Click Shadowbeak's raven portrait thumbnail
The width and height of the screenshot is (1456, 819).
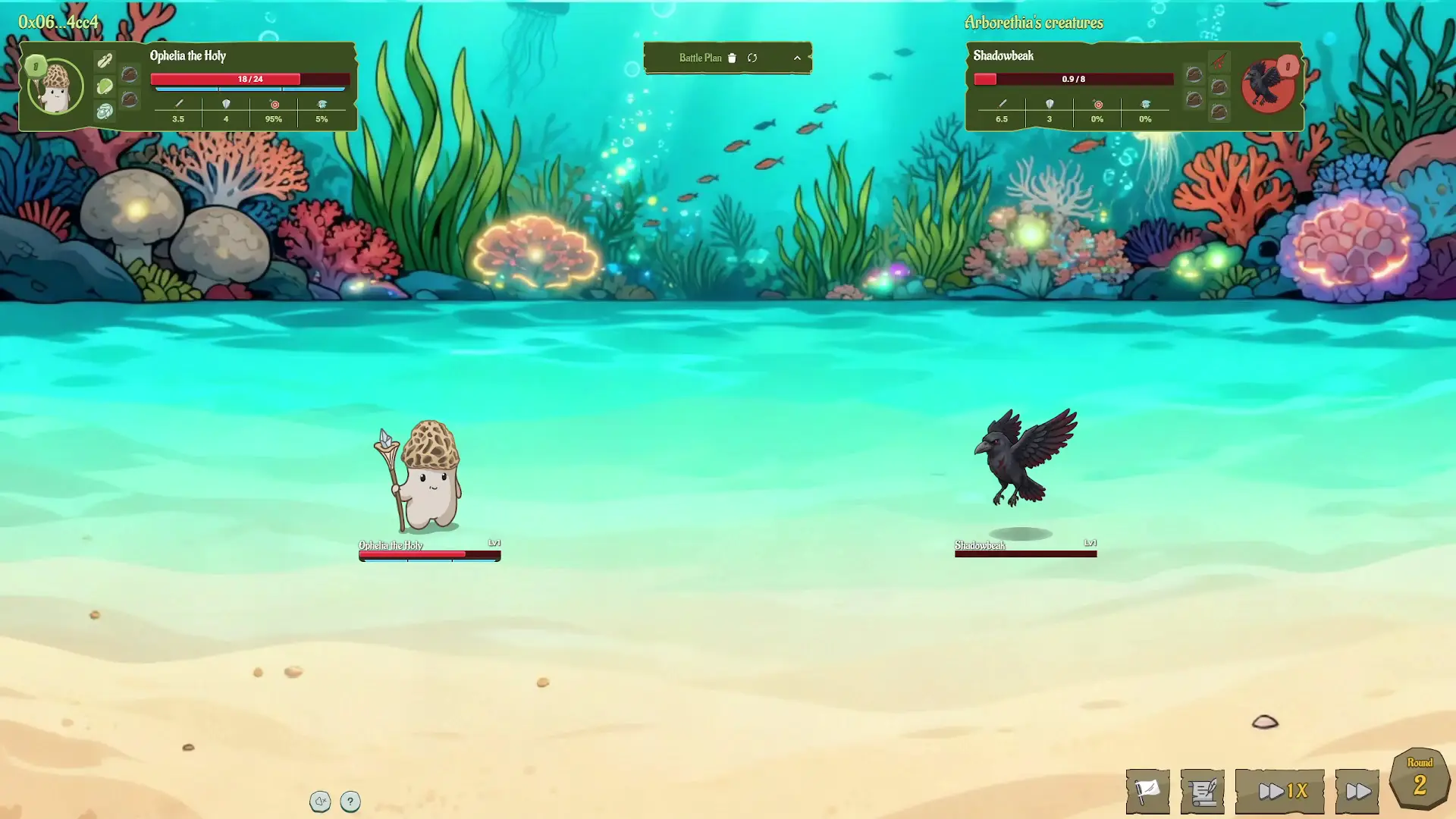(1268, 85)
